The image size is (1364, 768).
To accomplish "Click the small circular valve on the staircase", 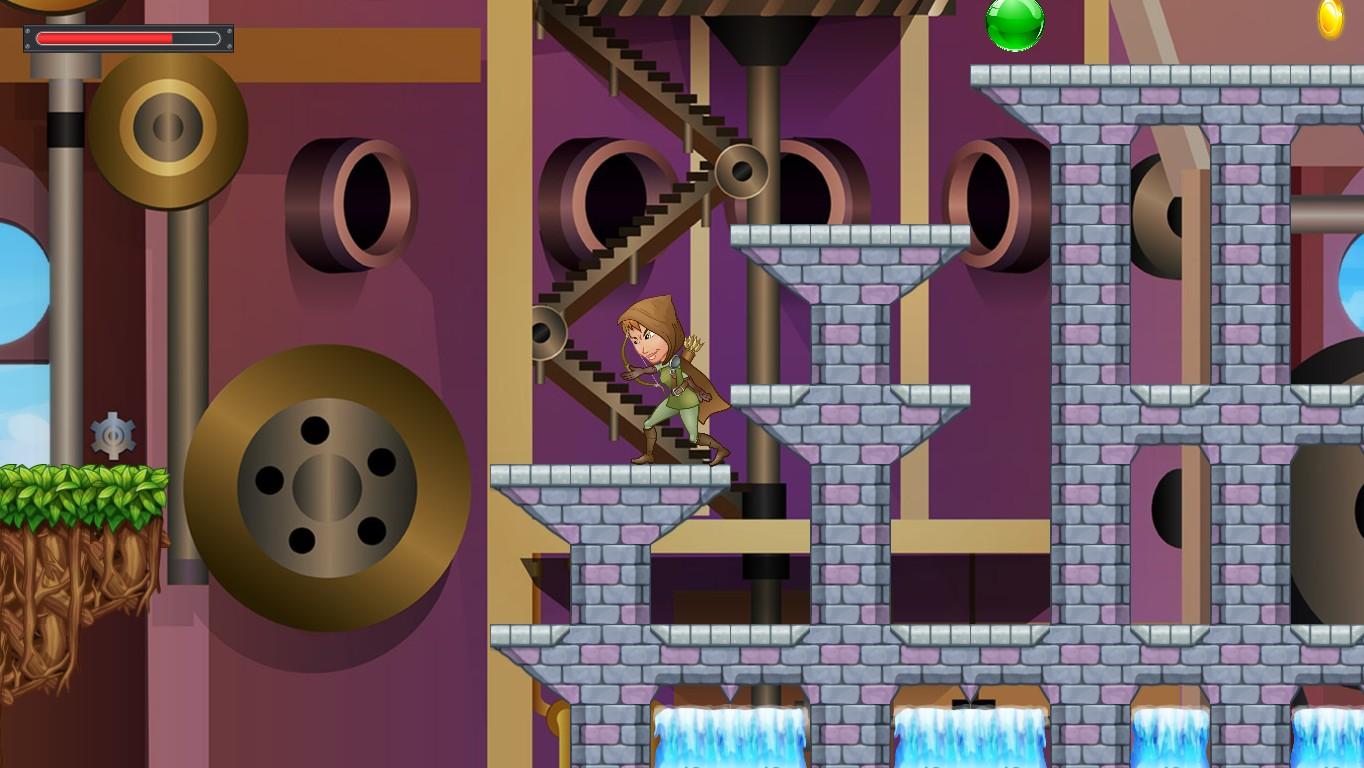I will click(x=548, y=330).
